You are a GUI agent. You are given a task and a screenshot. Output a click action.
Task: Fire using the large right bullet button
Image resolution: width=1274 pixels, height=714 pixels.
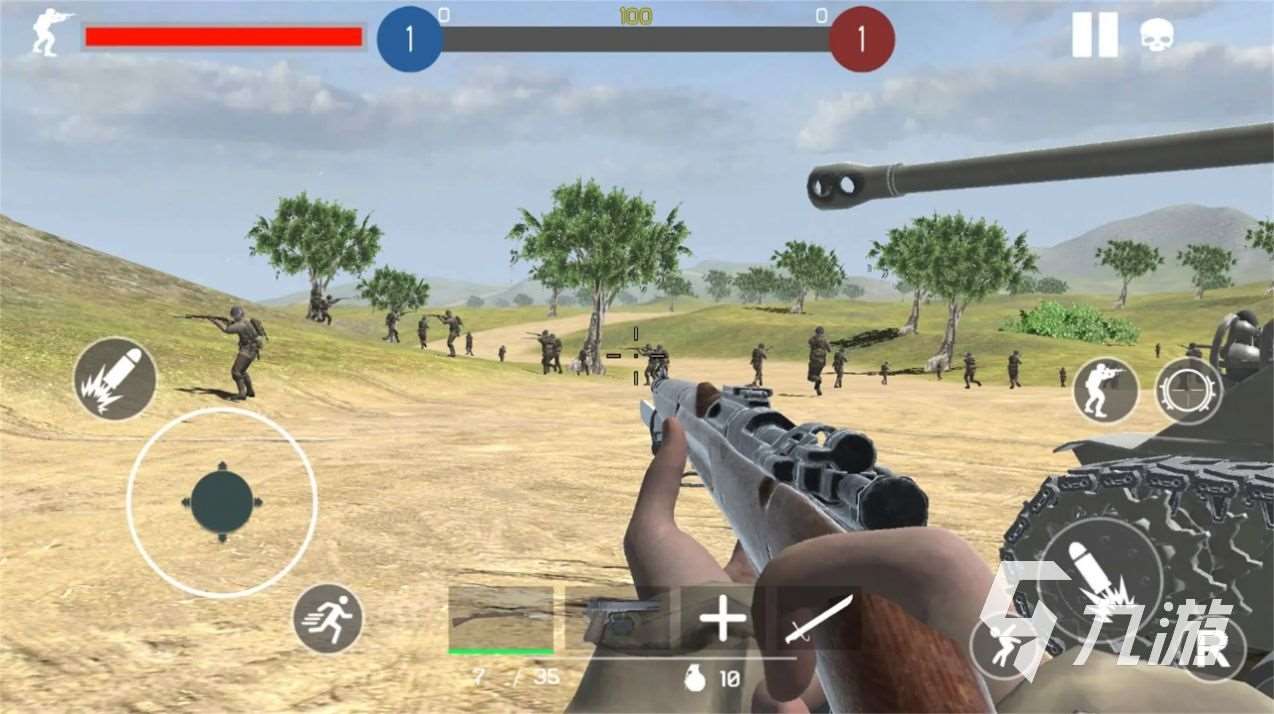tap(1100, 580)
